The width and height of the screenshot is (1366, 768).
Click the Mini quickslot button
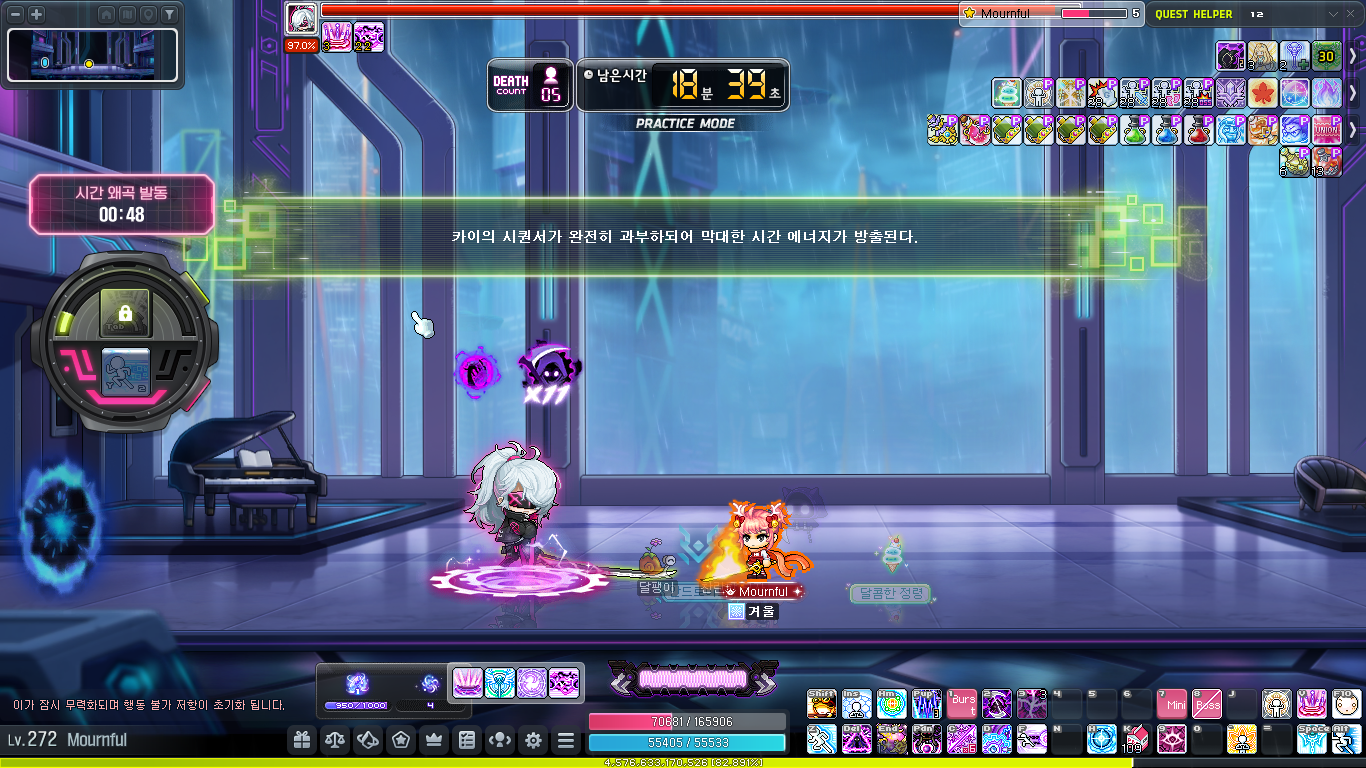pyautogui.click(x=1171, y=704)
